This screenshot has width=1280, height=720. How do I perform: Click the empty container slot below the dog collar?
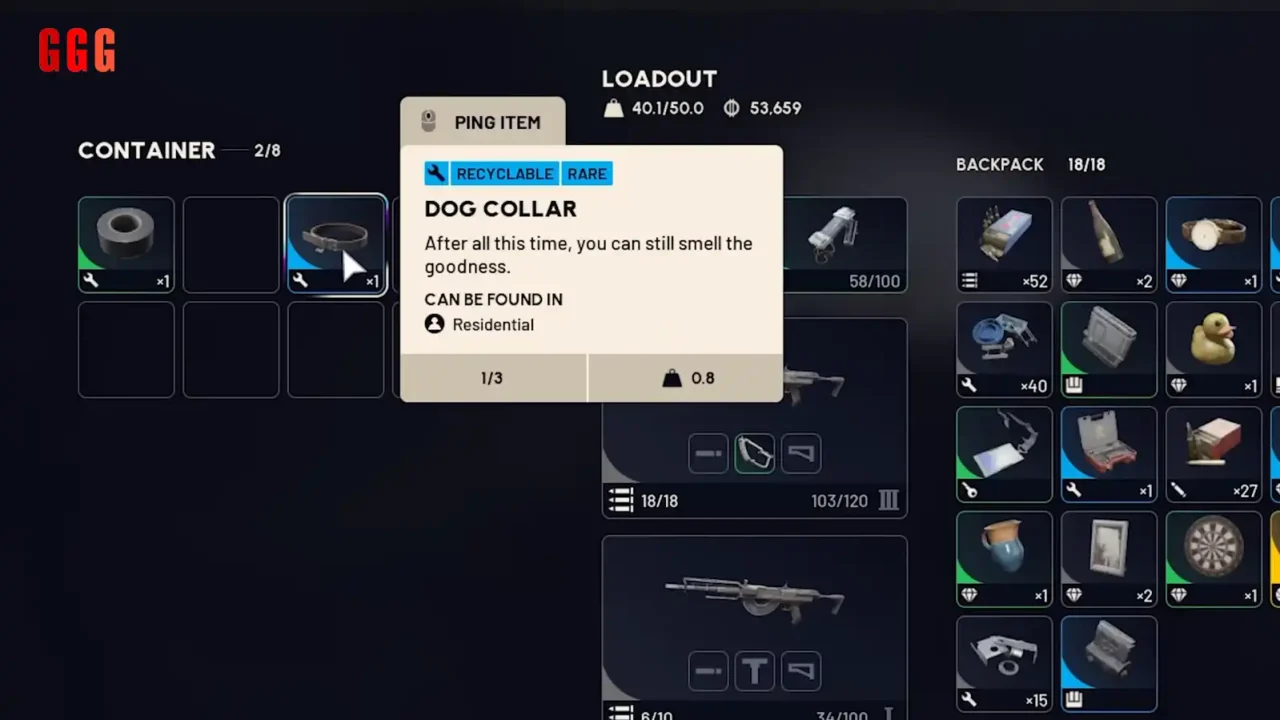click(335, 349)
